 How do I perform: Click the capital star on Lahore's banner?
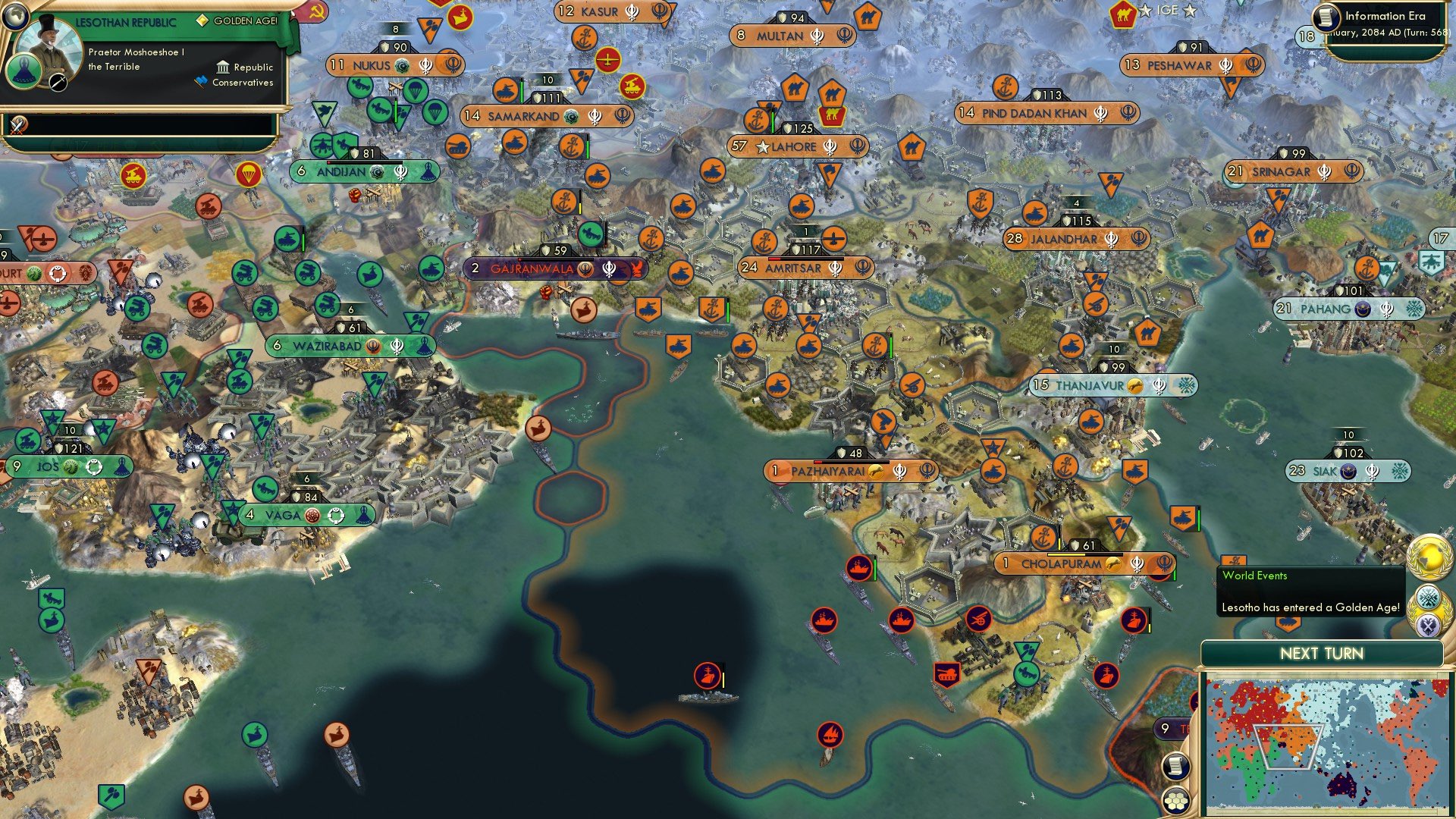pyautogui.click(x=763, y=147)
